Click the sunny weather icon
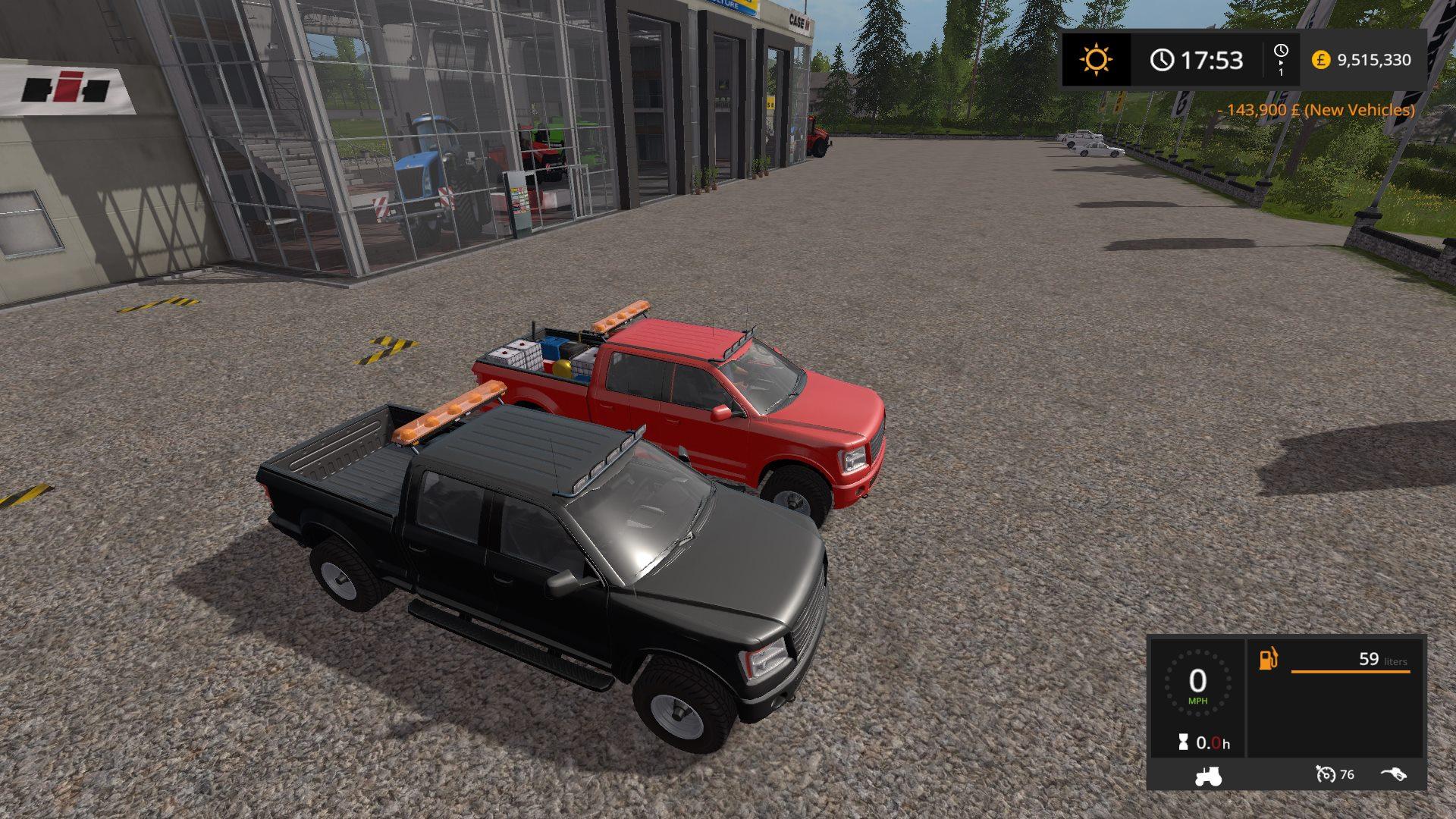This screenshot has width=1456, height=819. click(x=1096, y=59)
